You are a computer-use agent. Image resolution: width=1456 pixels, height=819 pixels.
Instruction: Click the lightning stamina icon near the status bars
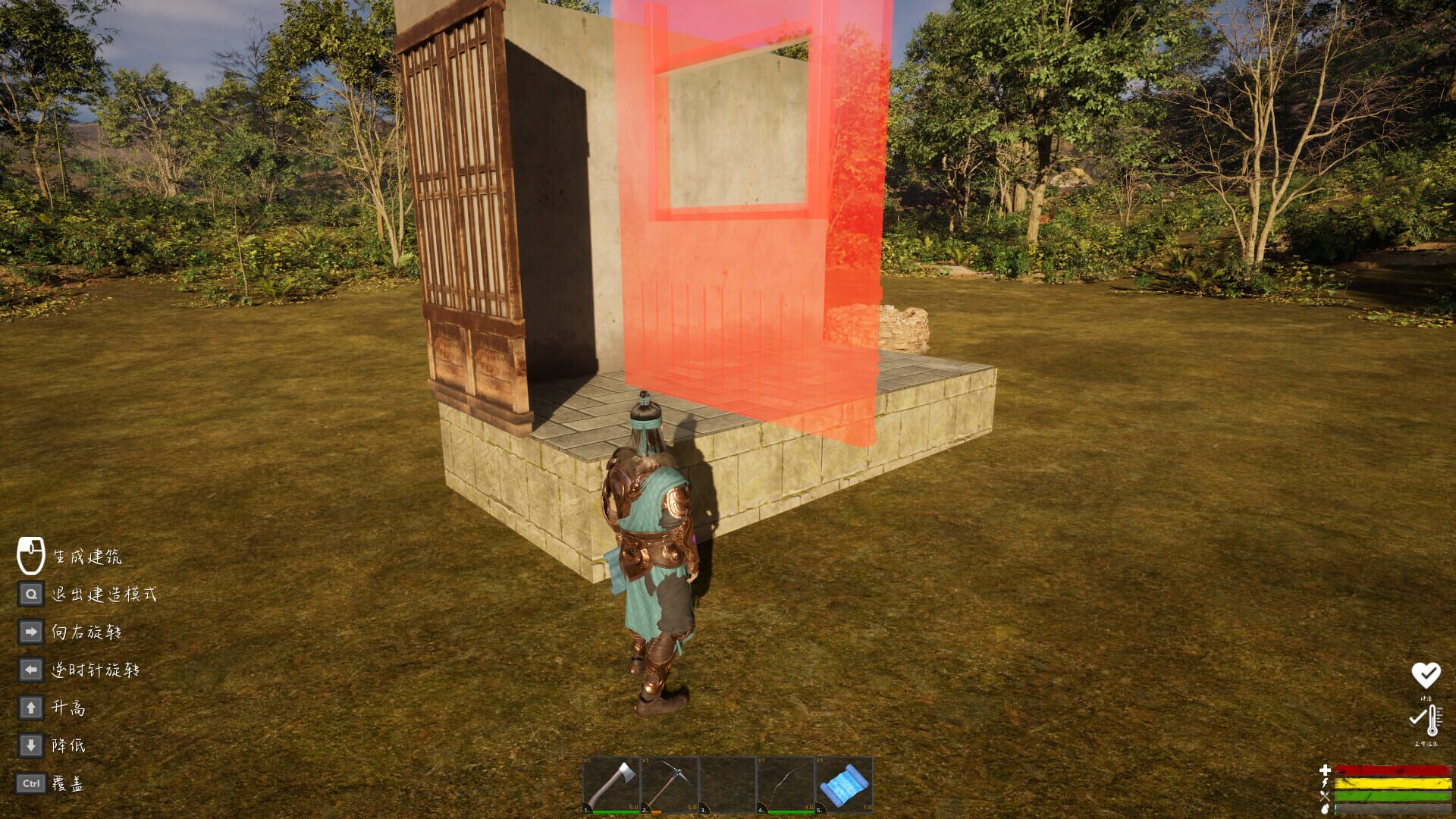(x=1325, y=783)
